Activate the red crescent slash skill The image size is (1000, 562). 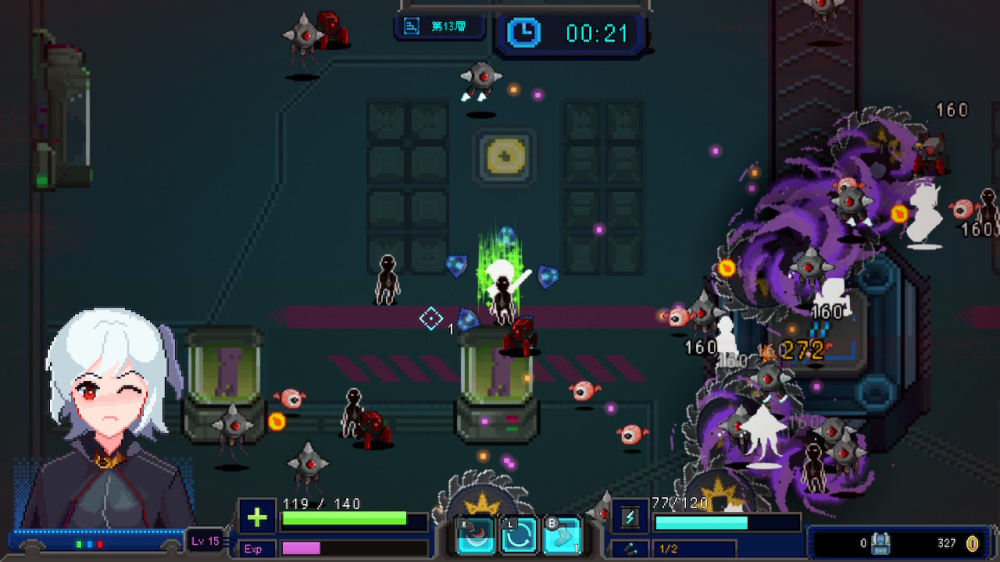[x=476, y=536]
